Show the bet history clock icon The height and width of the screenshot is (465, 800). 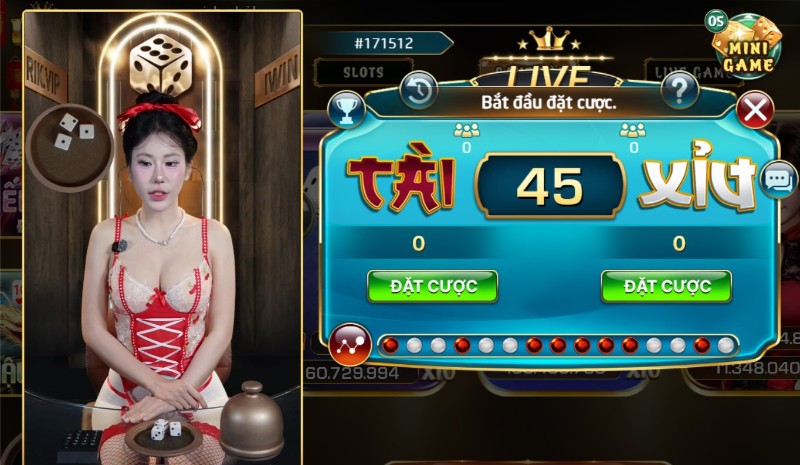pyautogui.click(x=419, y=91)
